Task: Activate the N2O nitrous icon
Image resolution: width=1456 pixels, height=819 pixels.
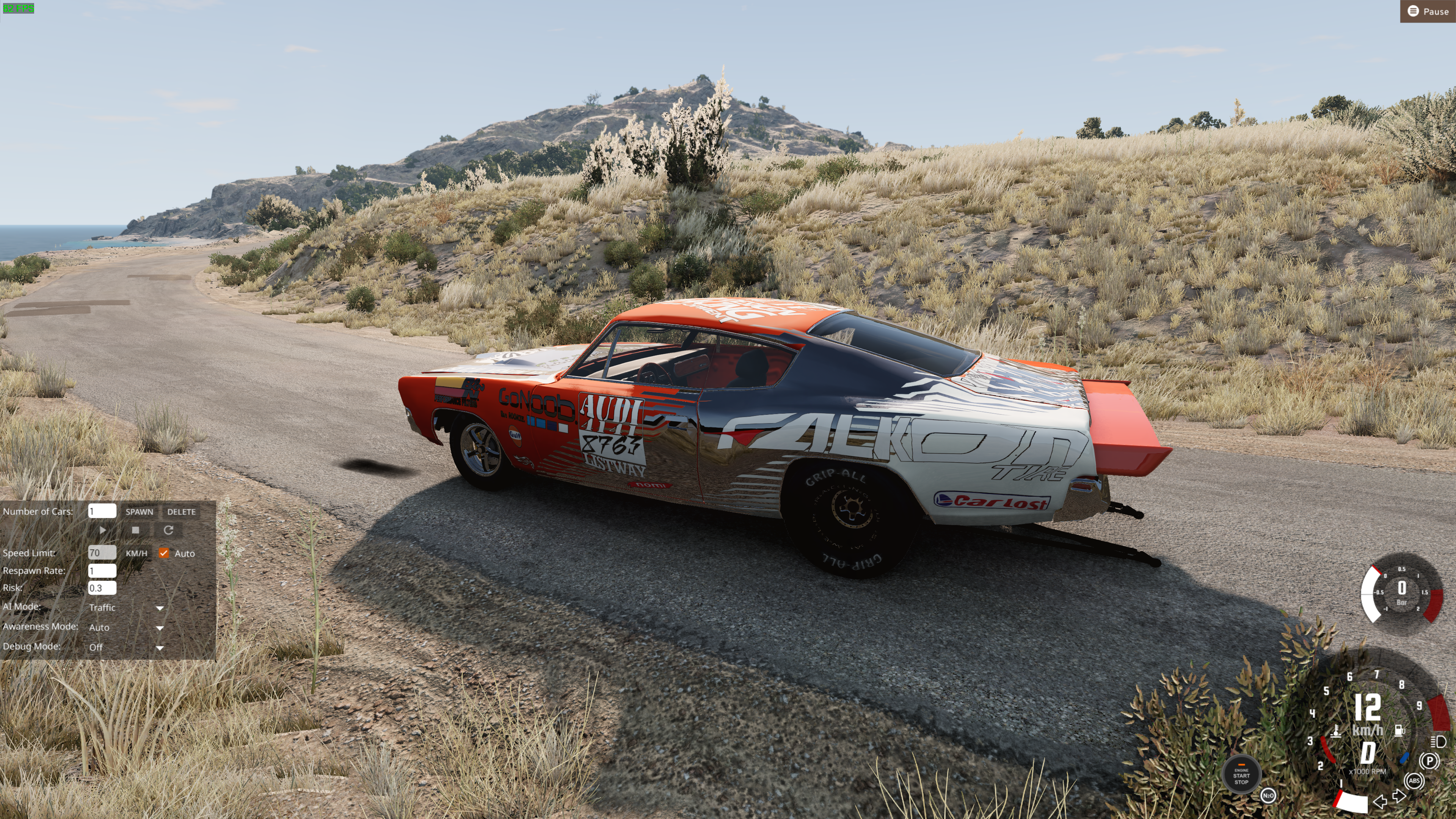Action: (1268, 795)
